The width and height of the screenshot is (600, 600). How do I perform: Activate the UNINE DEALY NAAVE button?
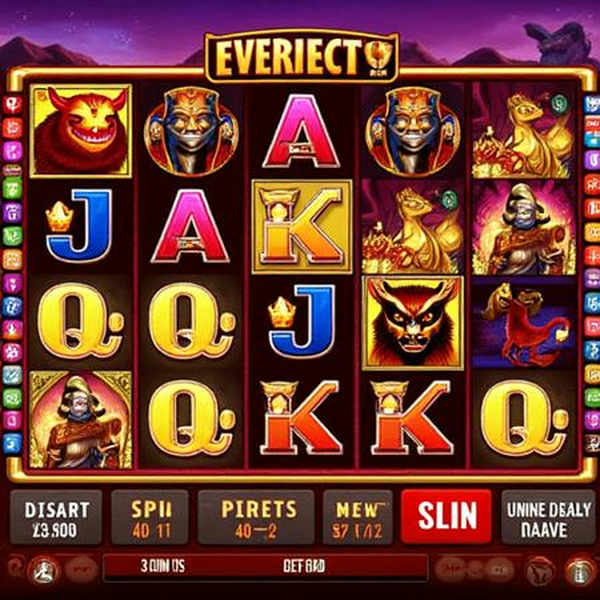pos(545,517)
